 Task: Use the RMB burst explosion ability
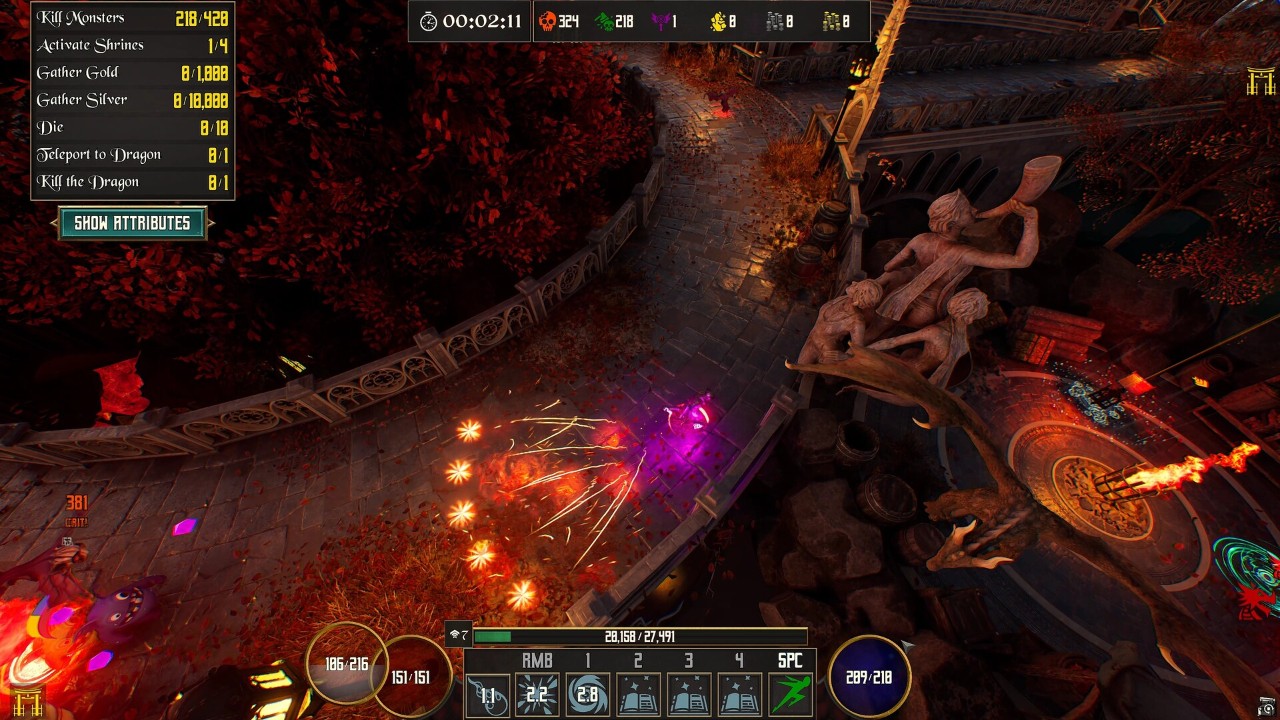click(x=537, y=695)
